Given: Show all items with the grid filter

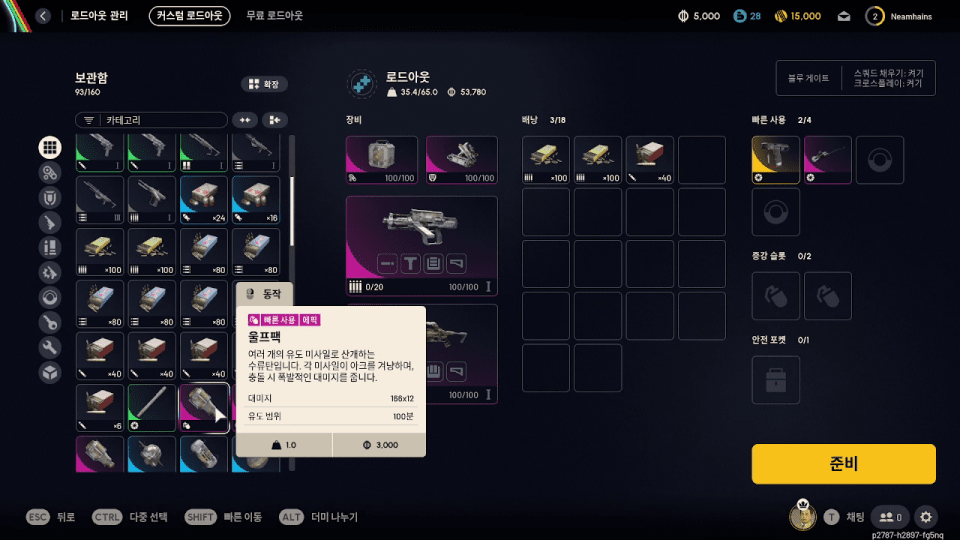Looking at the screenshot, I should click(x=49, y=147).
